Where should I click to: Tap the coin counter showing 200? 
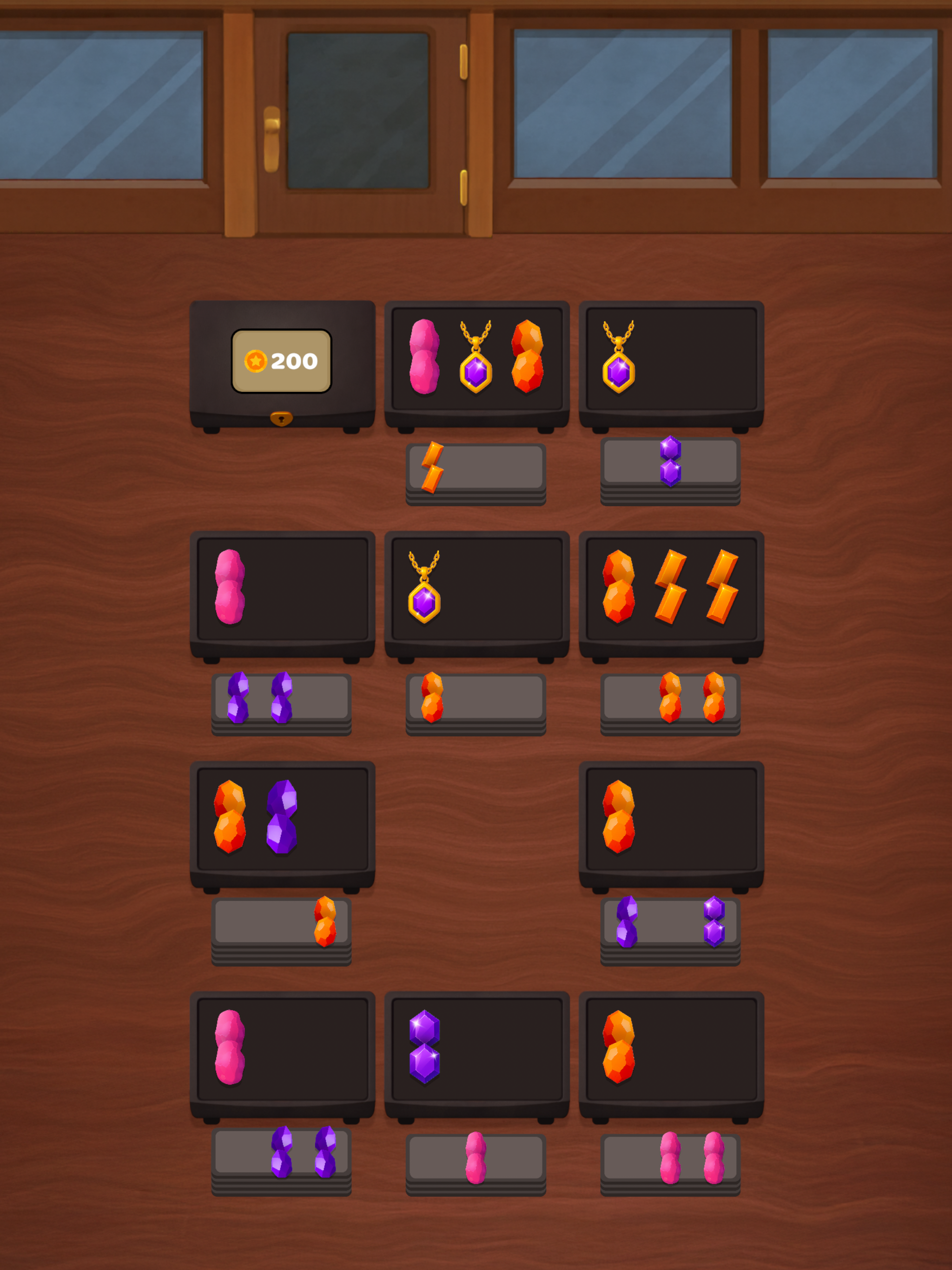pyautogui.click(x=282, y=361)
